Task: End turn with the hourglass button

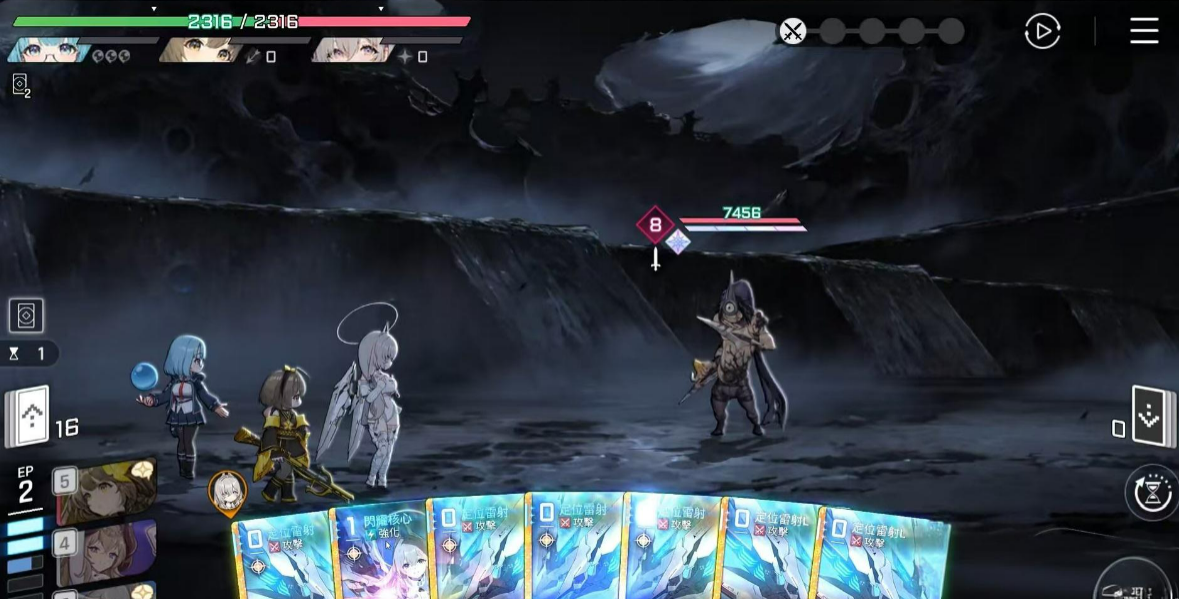Action: (1152, 492)
